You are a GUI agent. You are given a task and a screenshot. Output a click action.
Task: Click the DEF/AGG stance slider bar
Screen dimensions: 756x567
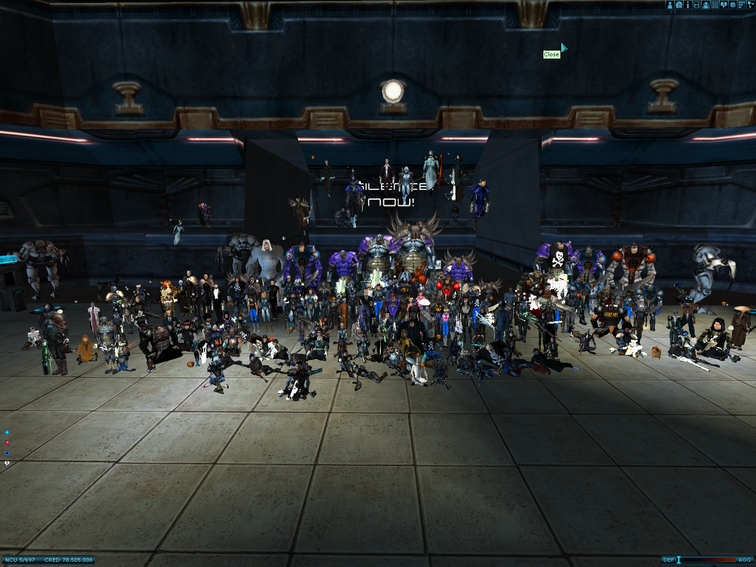pyautogui.click(x=707, y=560)
